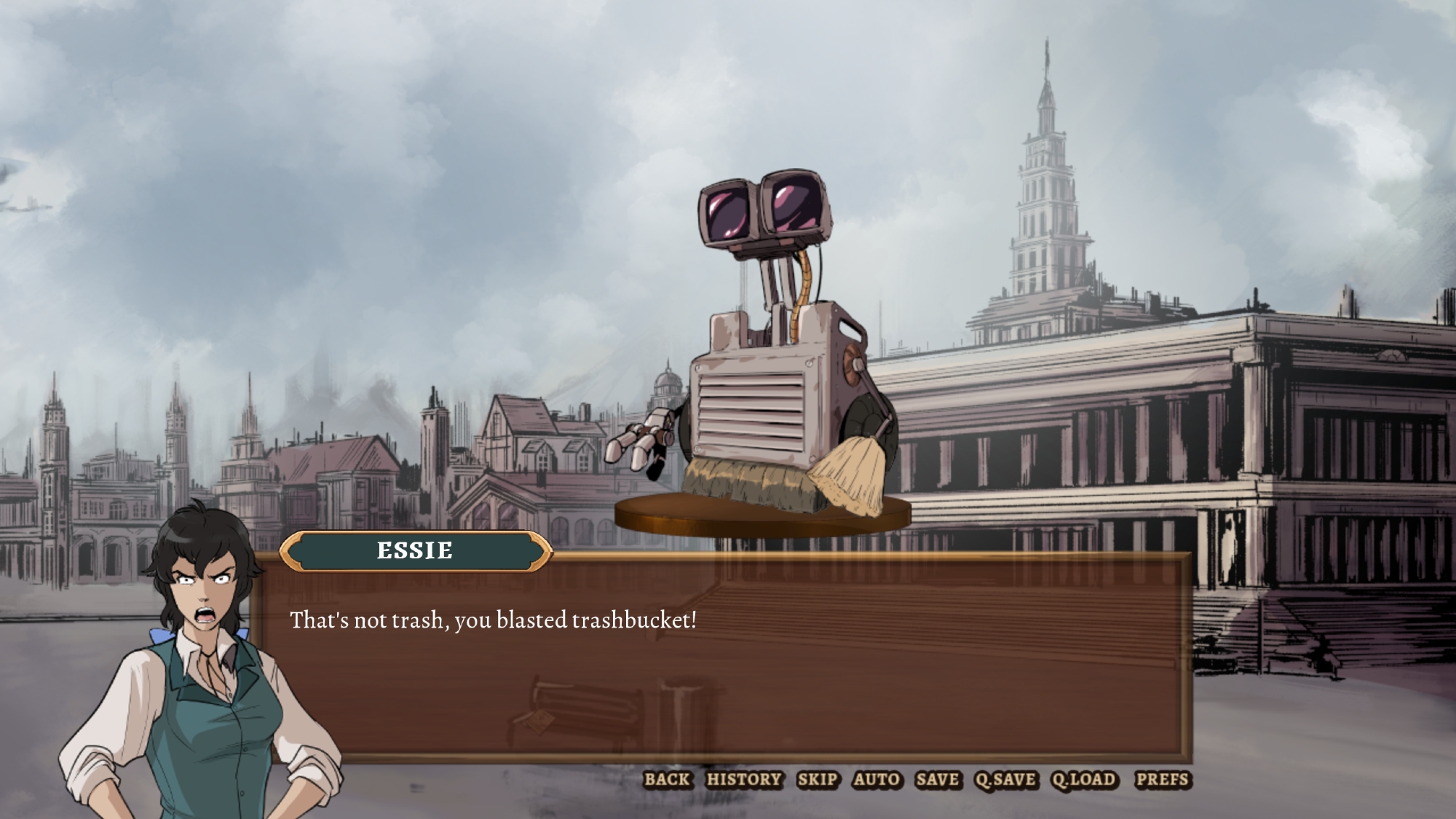This screenshot has height=819, width=1456.
Task: Open the dialogue History log
Action: pyautogui.click(x=744, y=780)
